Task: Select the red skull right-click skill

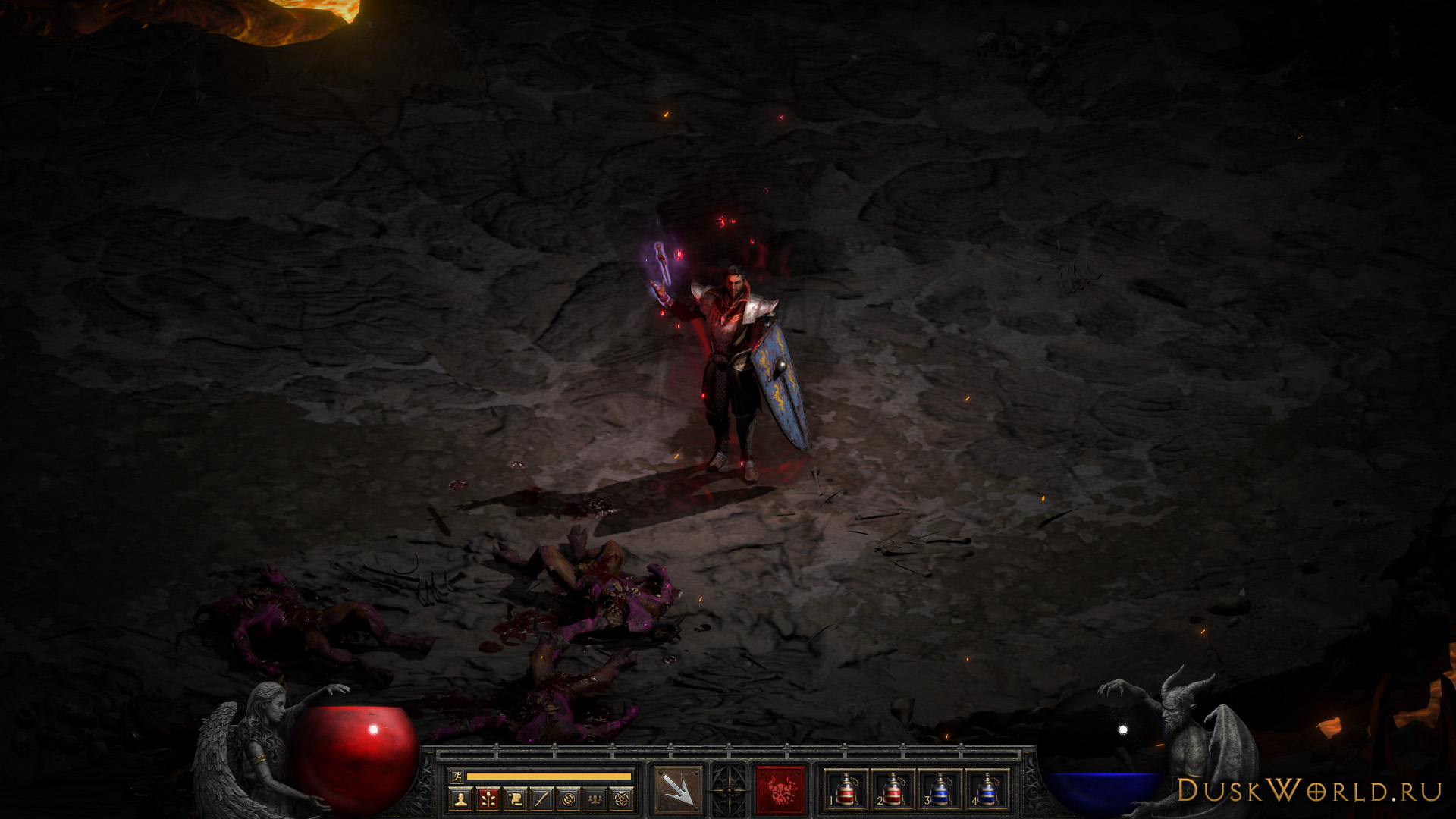Action: [x=780, y=790]
